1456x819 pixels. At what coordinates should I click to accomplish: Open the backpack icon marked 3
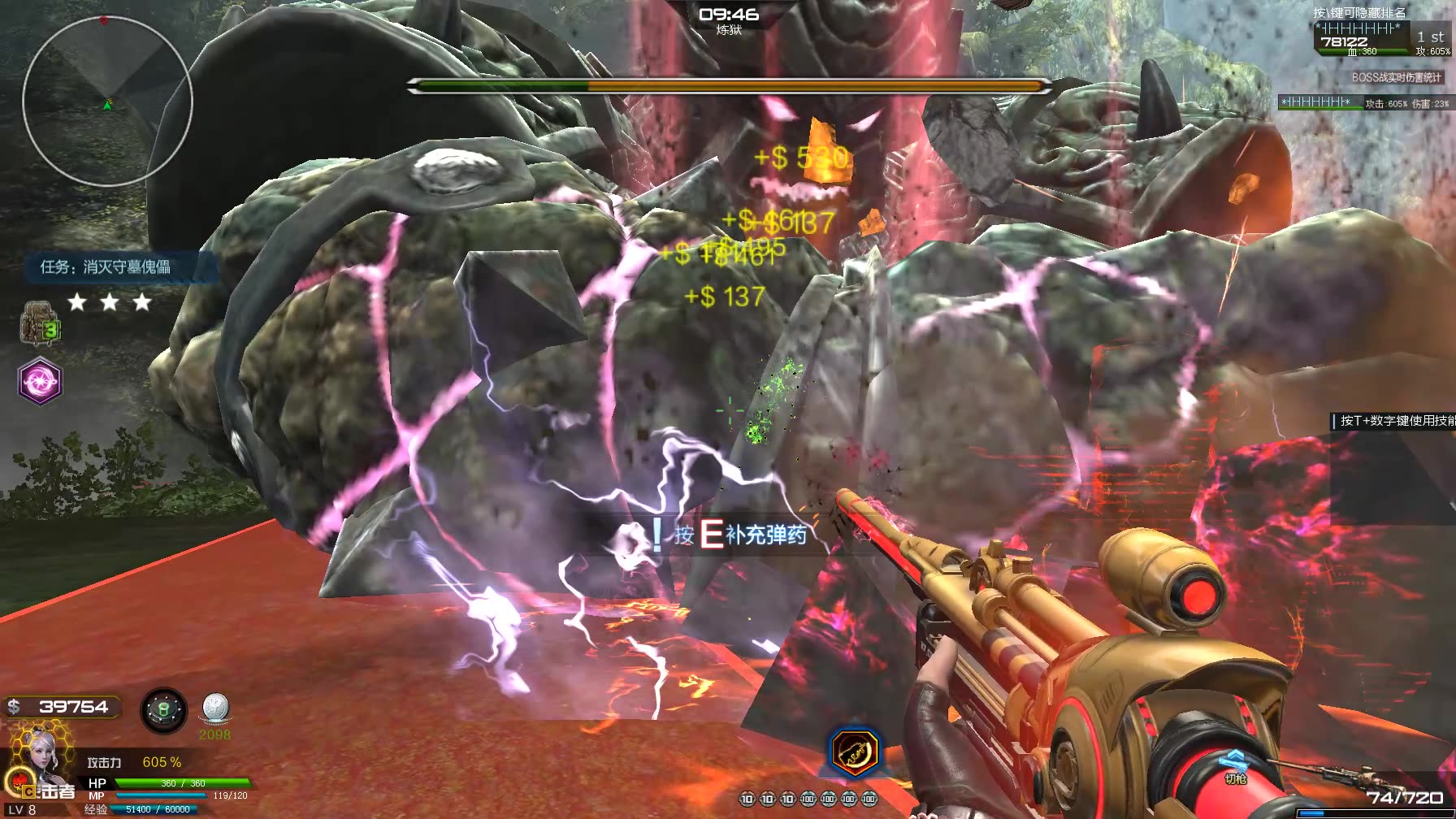(x=39, y=323)
